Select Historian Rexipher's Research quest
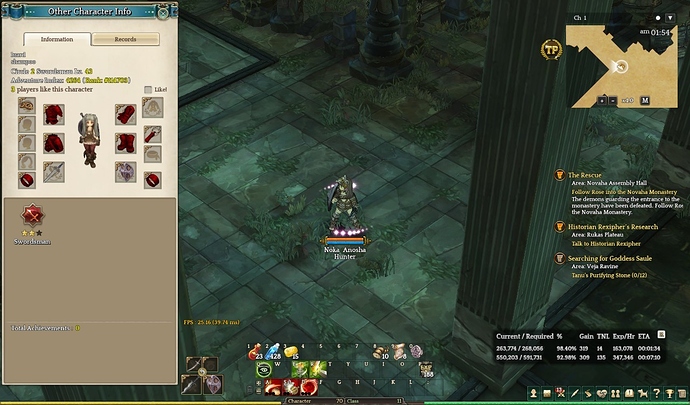 [x=612, y=227]
